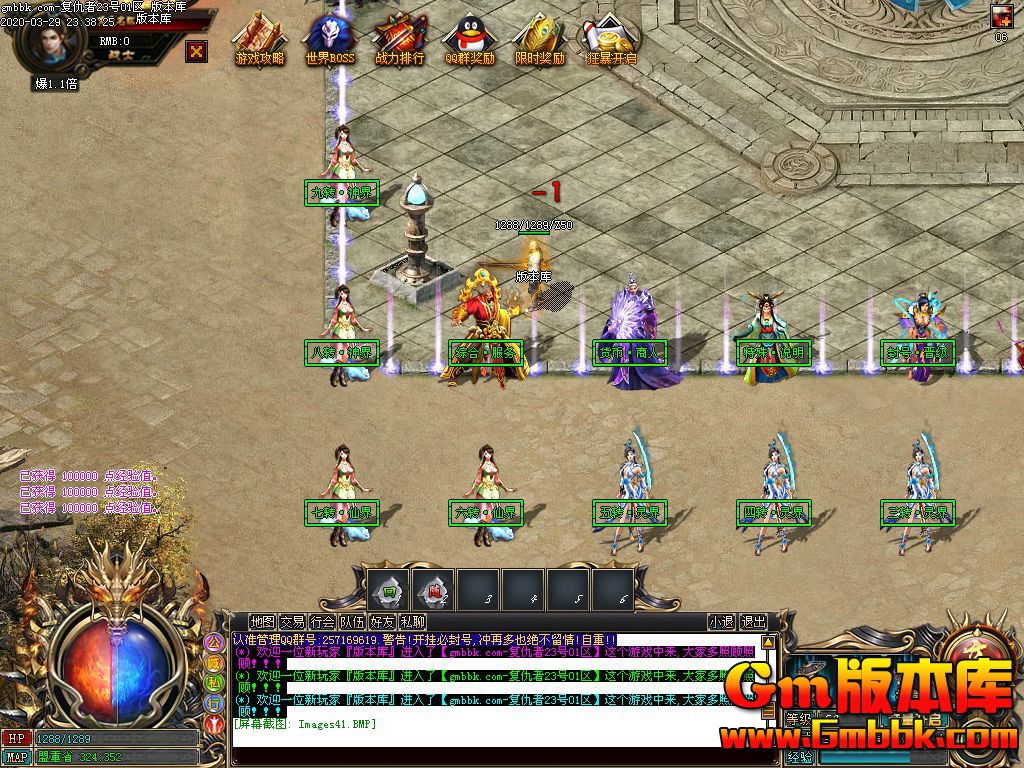Open the 好友 friends list
The width and height of the screenshot is (1024, 768).
[x=382, y=622]
